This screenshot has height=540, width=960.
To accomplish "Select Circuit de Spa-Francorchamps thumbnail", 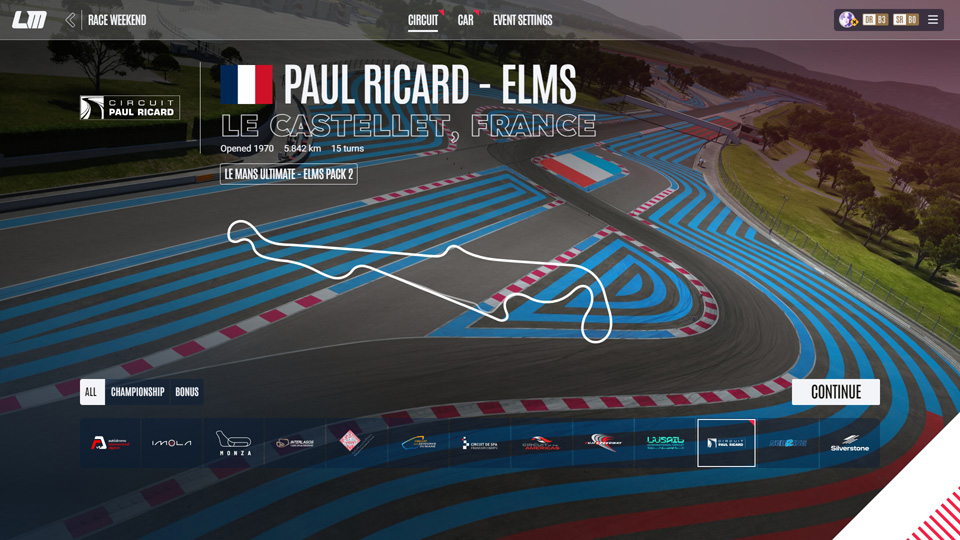I will click(x=479, y=443).
